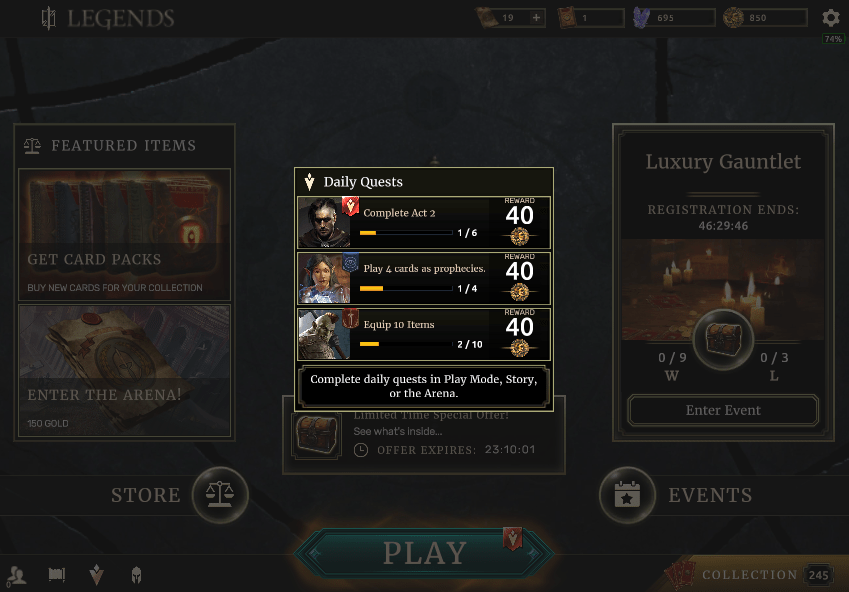Choose the Enter the Arena featured item

125,371
